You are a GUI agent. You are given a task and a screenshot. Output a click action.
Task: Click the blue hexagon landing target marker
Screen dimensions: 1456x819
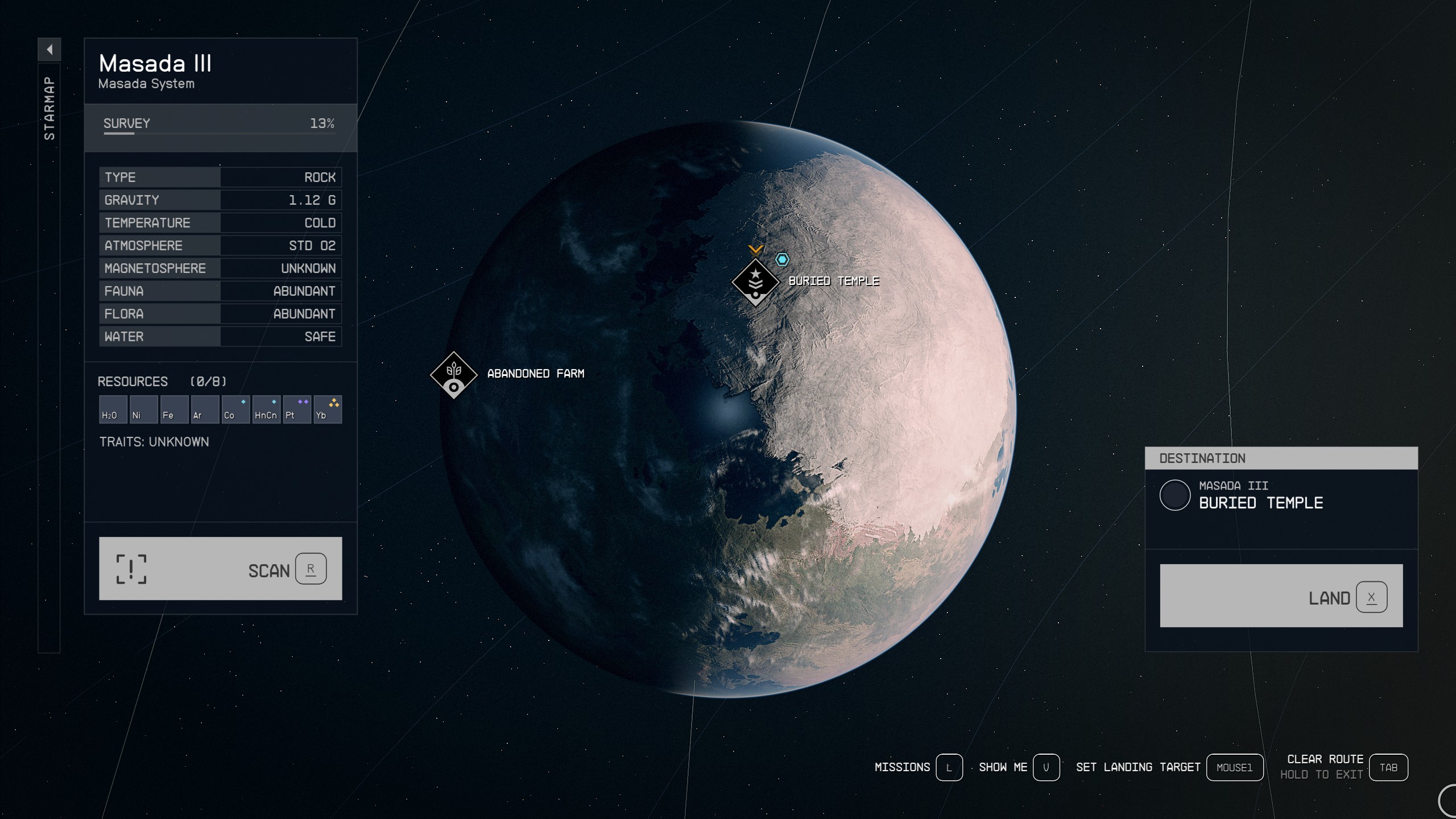[783, 259]
